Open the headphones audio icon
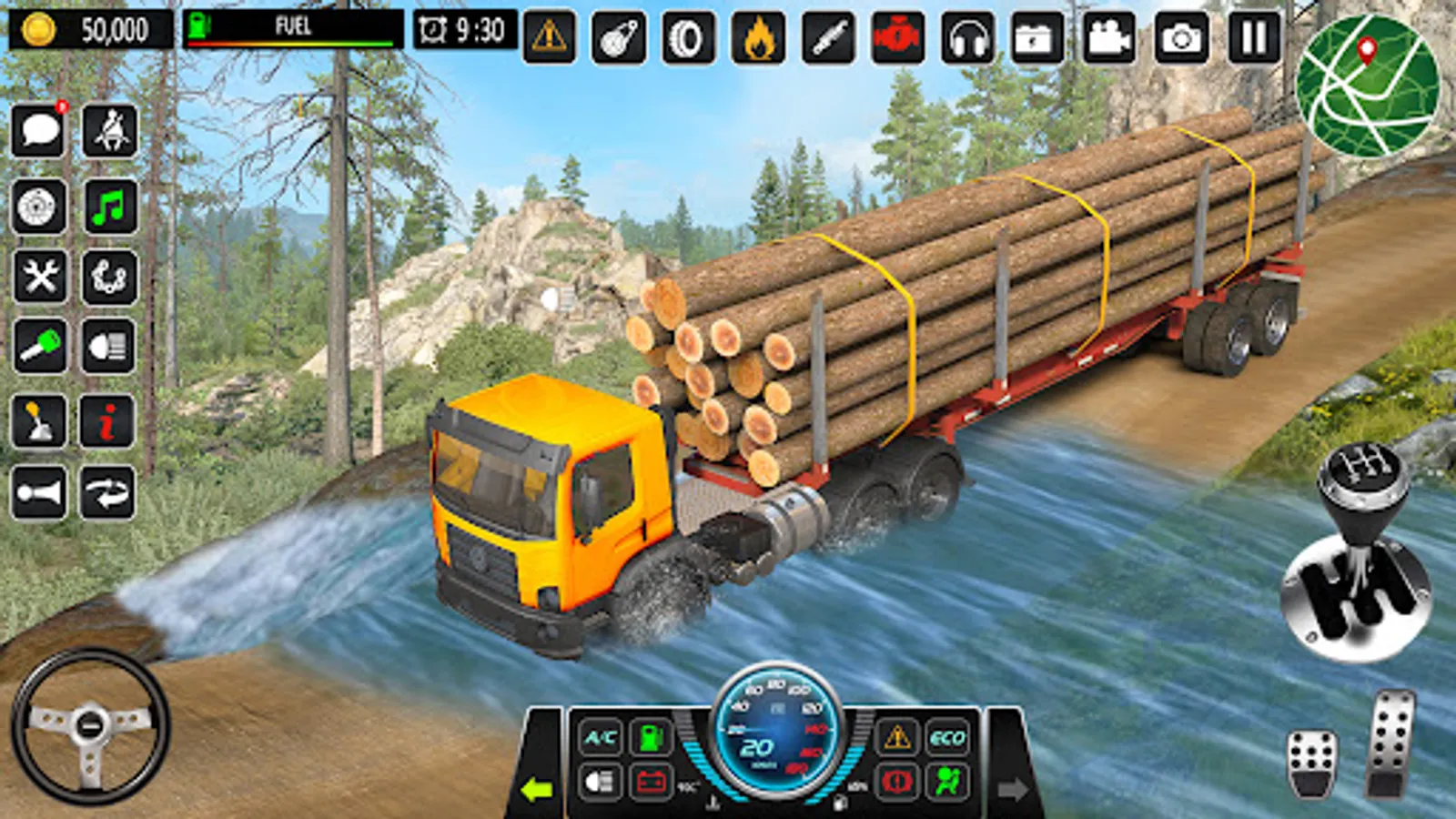1456x819 pixels. click(967, 36)
